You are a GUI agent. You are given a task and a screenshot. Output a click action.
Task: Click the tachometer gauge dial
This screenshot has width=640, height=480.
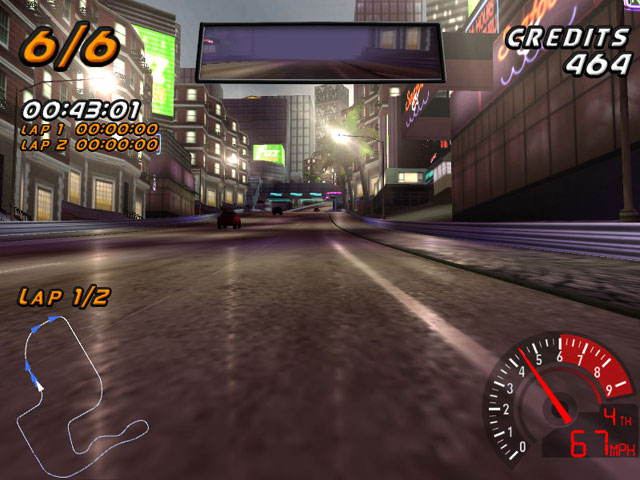[550, 395]
